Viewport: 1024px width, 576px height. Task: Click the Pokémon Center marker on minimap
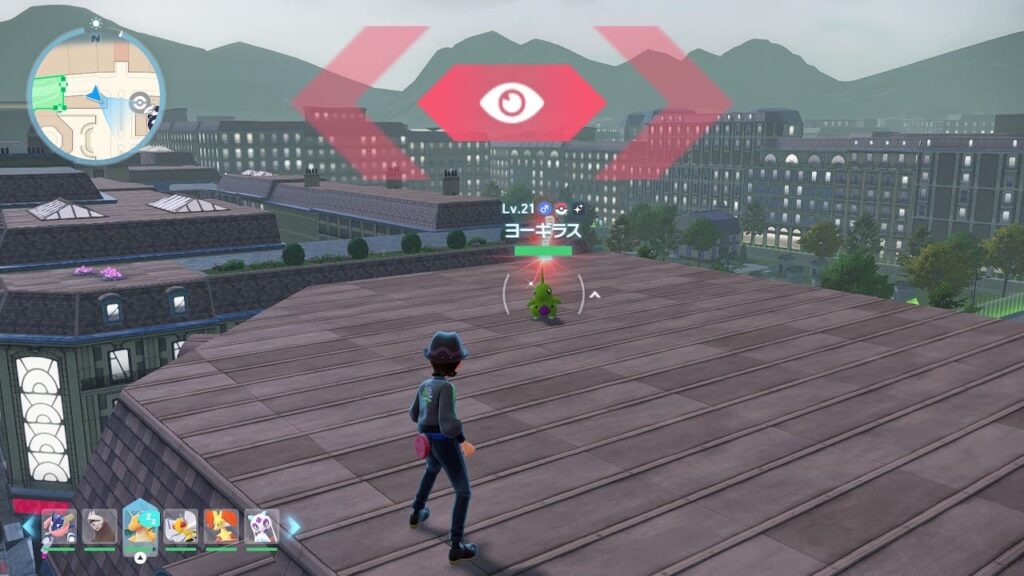point(139,100)
